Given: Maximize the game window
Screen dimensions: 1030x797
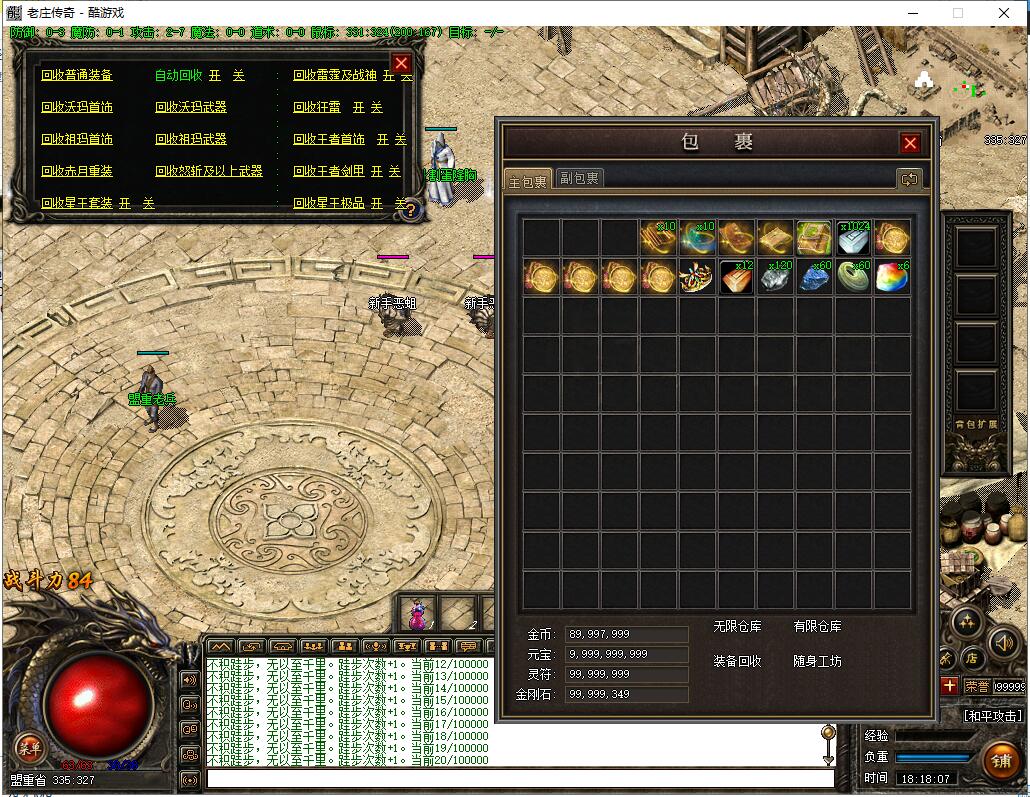Looking at the screenshot, I should tap(957, 13).
